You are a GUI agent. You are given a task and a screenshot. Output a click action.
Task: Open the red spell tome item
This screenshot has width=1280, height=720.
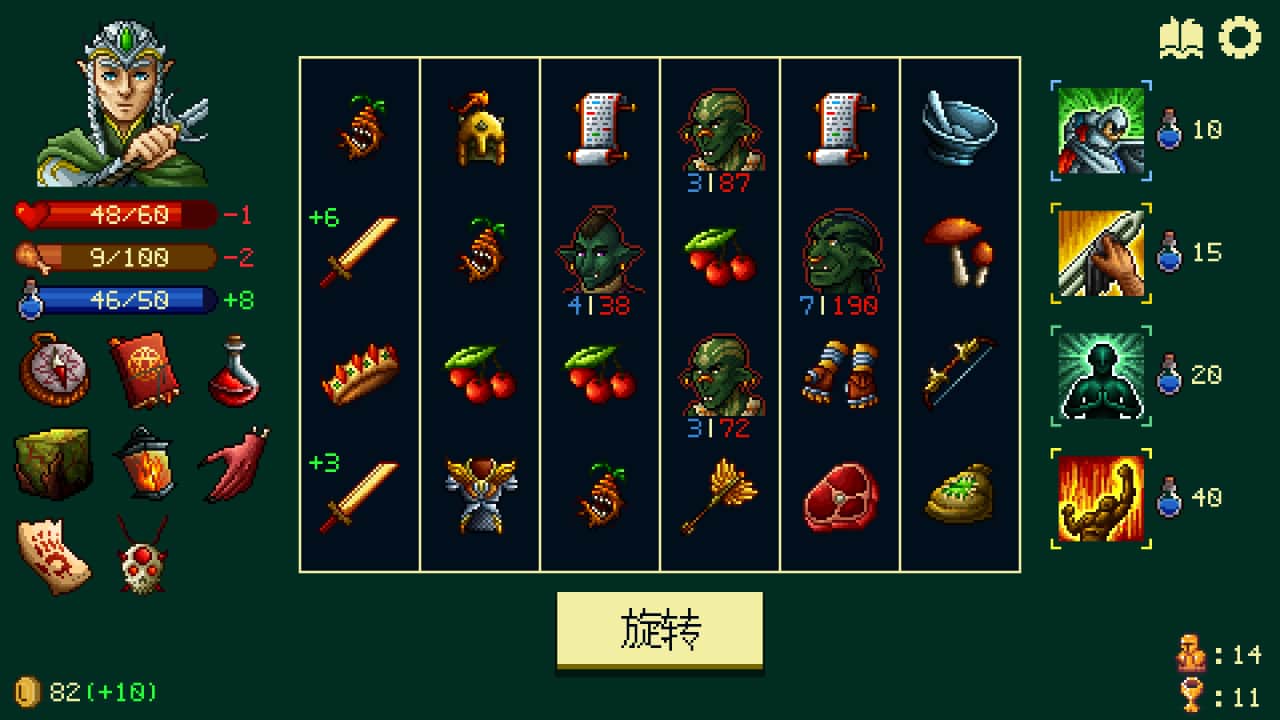[145, 370]
